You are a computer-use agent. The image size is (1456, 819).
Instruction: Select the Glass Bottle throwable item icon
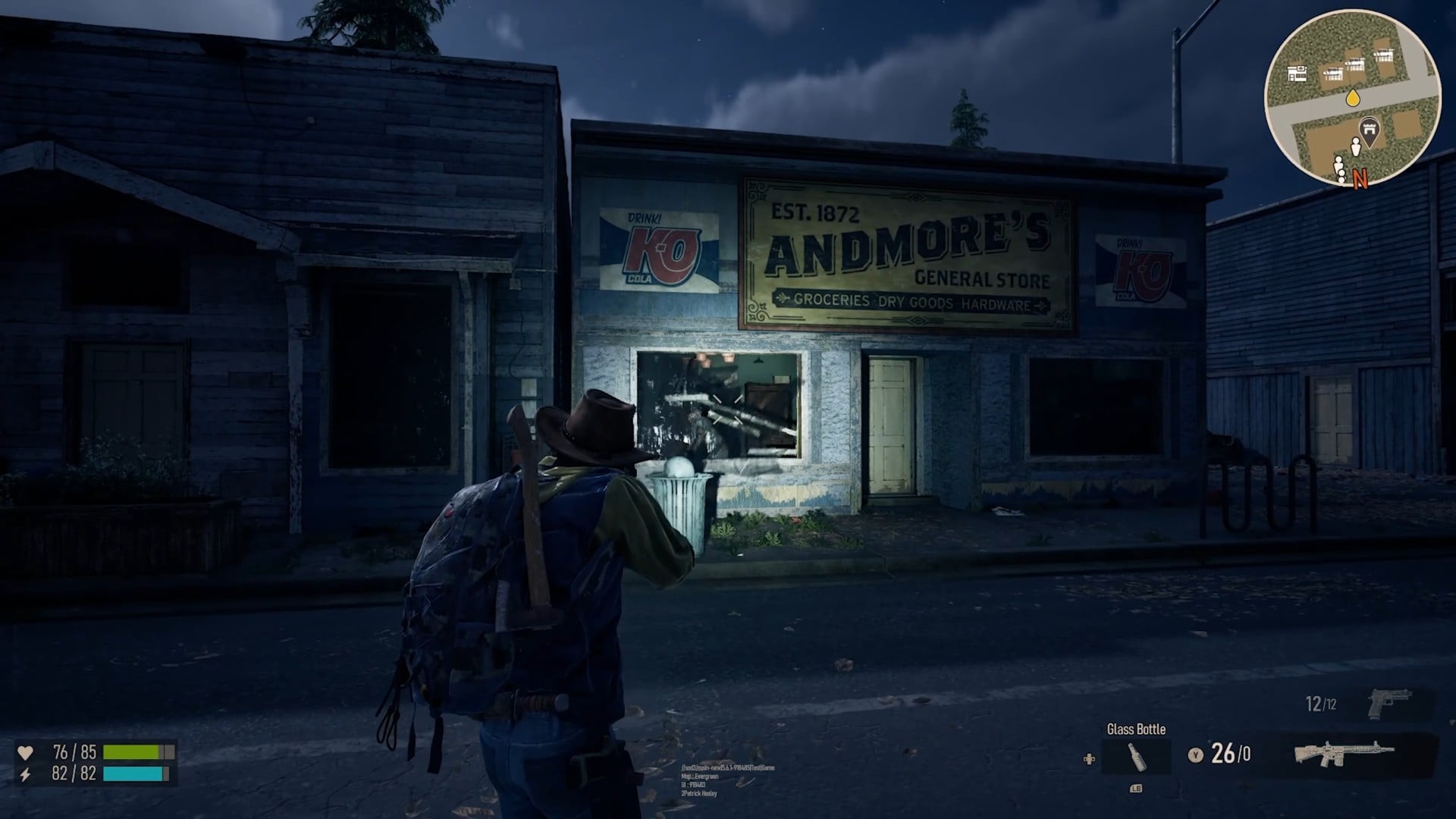(x=1138, y=757)
